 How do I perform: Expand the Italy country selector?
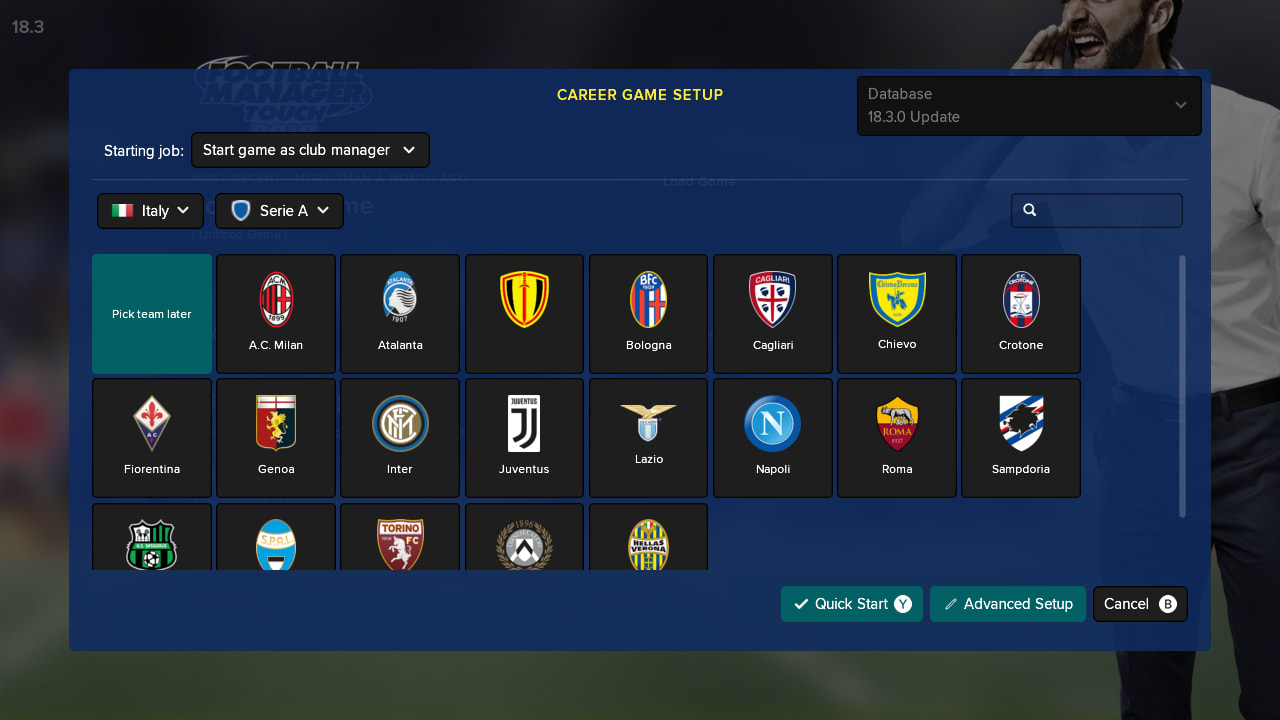150,210
